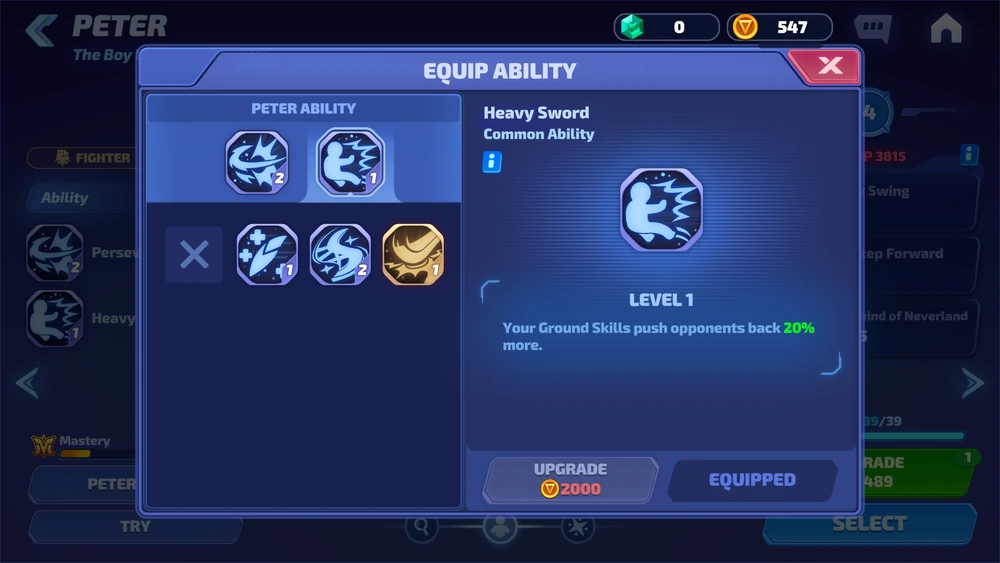Viewport: 1000px width, 563px height.
Task: Close the Equip Ability dialog
Action: pos(829,67)
